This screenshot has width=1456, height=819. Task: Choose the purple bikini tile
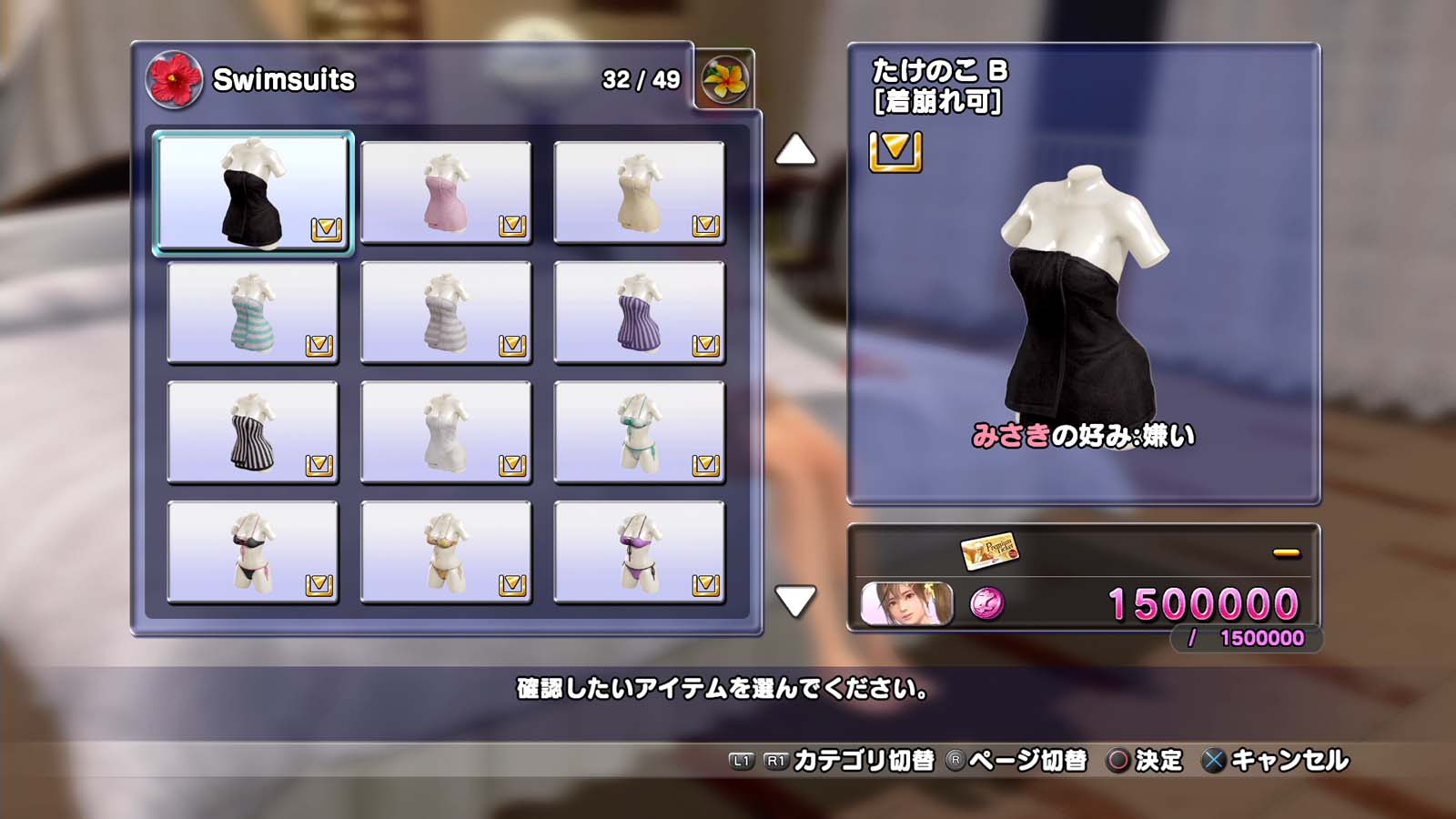(x=639, y=552)
